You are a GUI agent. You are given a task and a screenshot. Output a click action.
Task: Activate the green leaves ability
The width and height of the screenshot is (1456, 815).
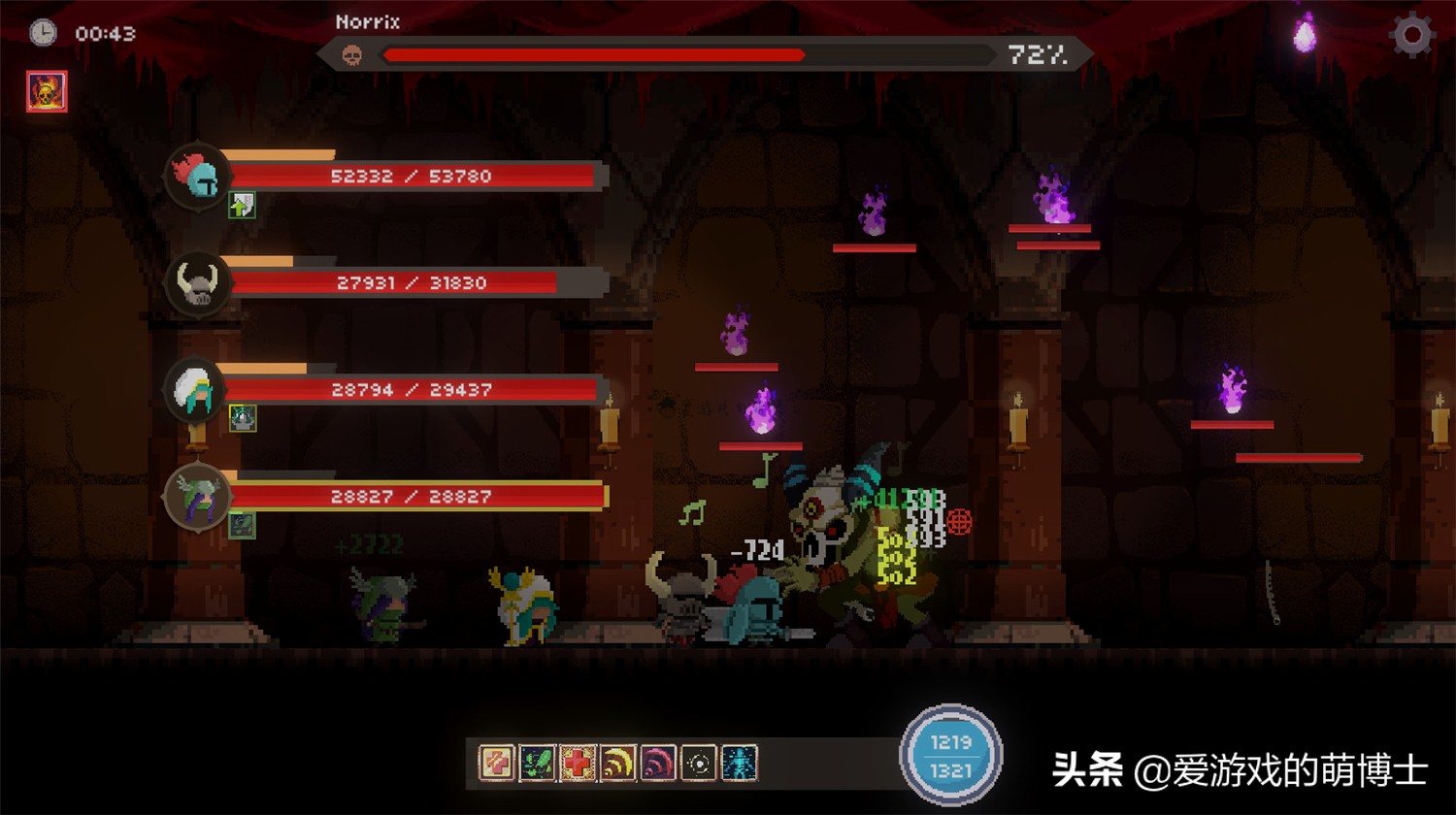pyautogui.click(x=537, y=763)
